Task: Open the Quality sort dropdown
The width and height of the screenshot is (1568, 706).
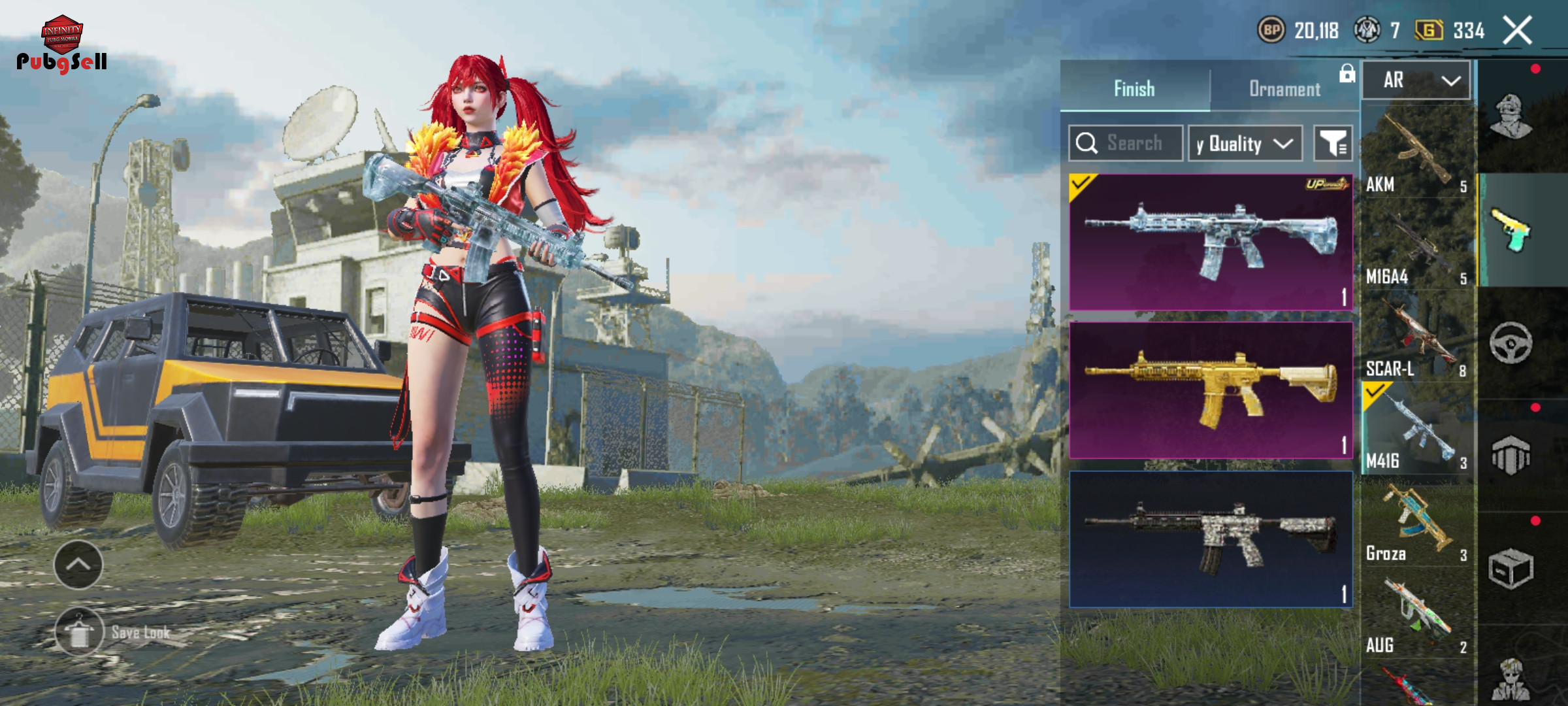Action: [x=1245, y=143]
